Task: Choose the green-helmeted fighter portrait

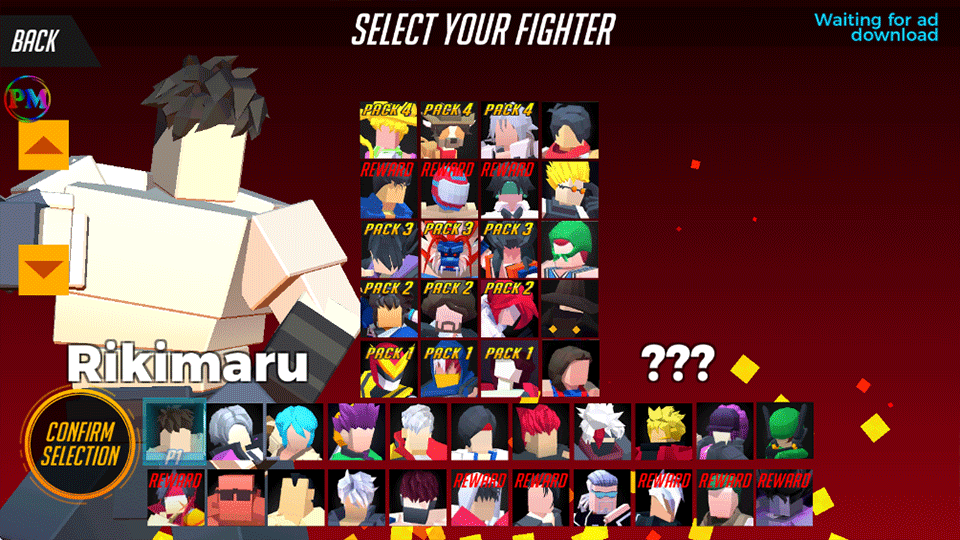Action: pos(785,431)
